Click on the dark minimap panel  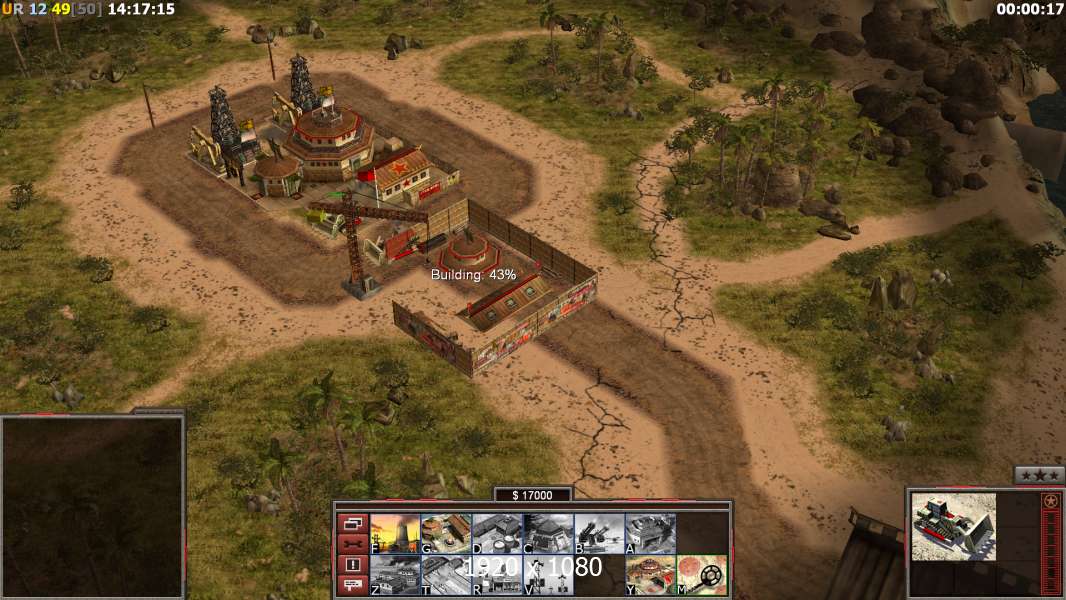coord(92,506)
